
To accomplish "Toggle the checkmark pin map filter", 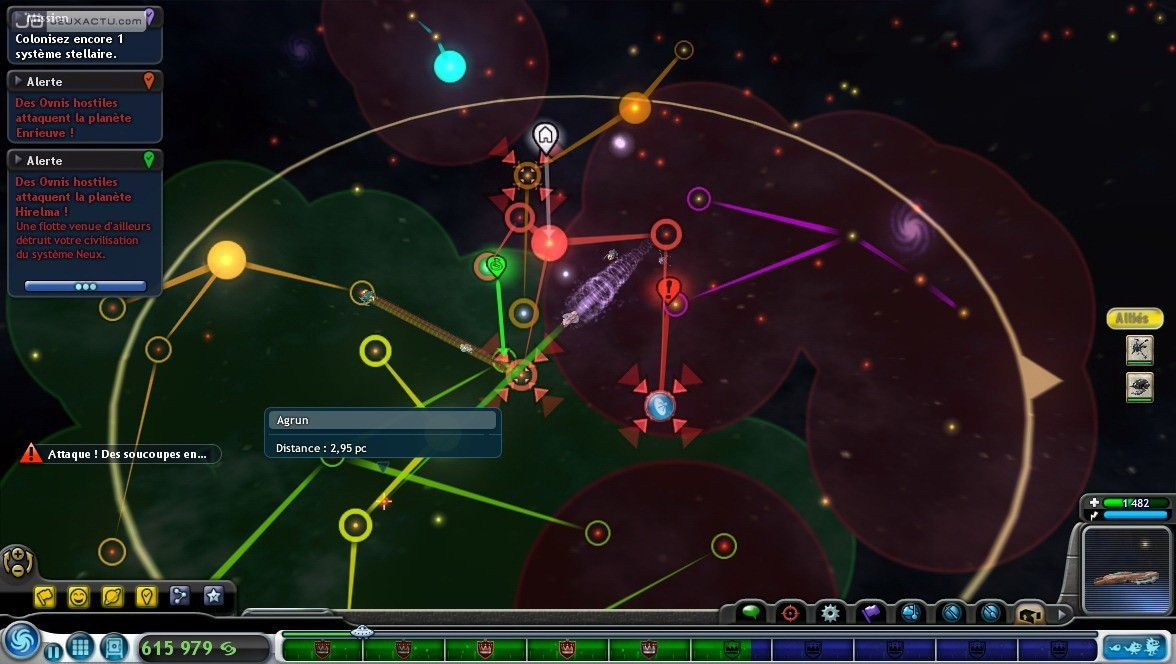I will point(147,597).
